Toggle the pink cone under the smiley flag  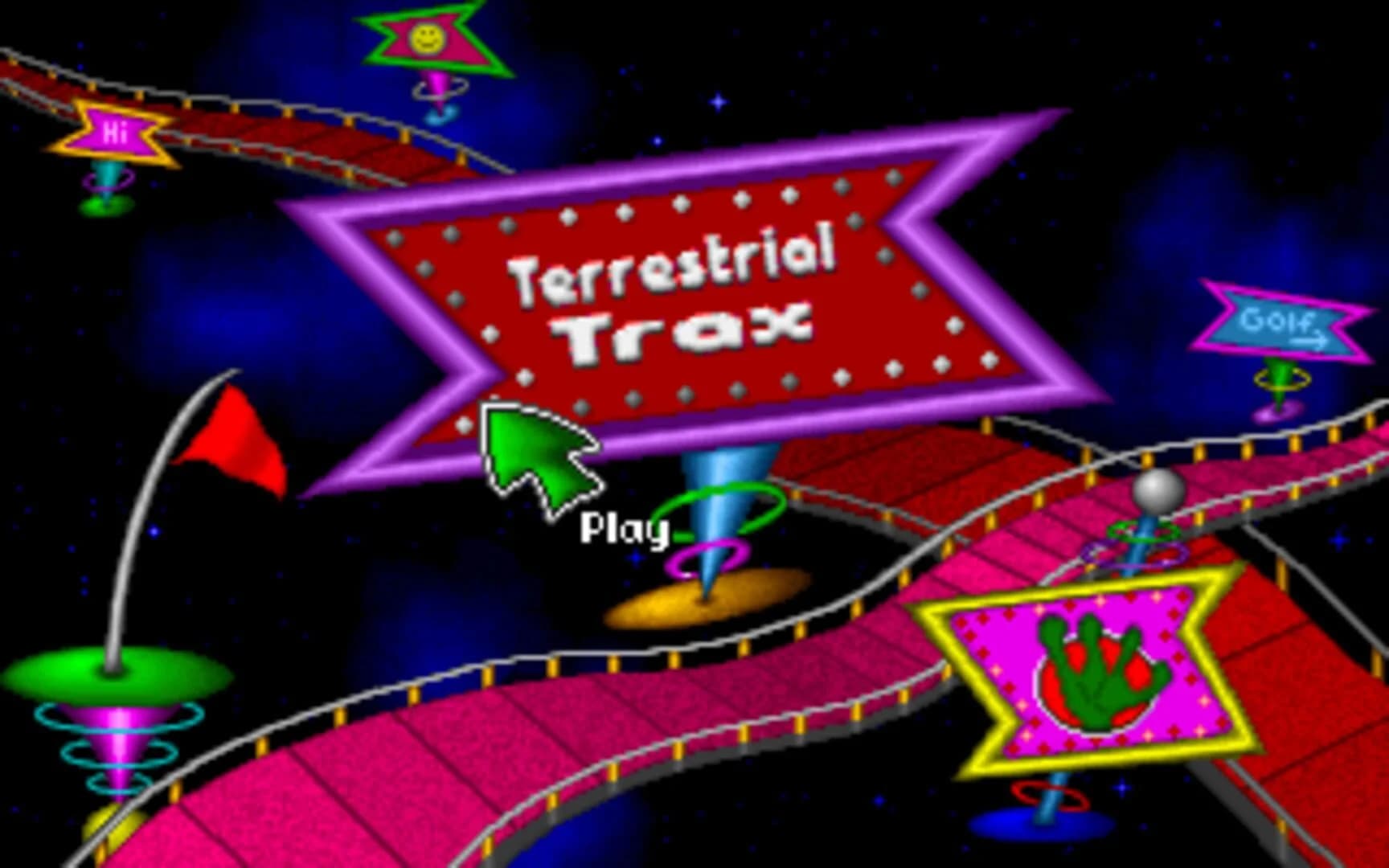click(438, 88)
